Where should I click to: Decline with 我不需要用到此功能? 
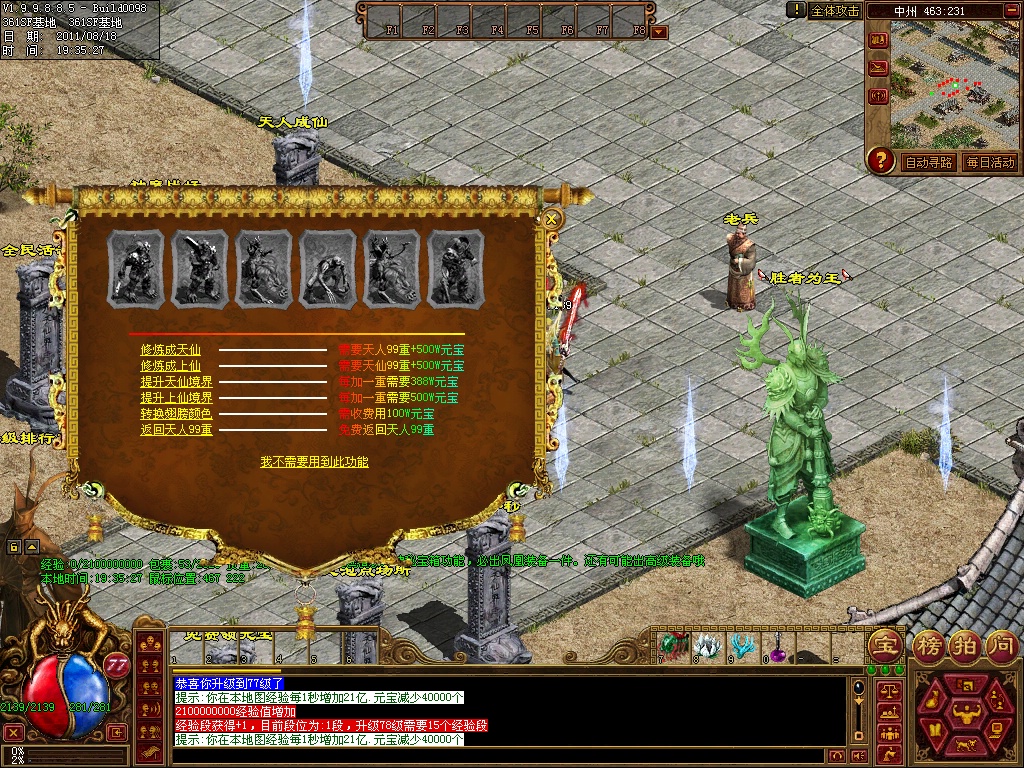(x=314, y=462)
